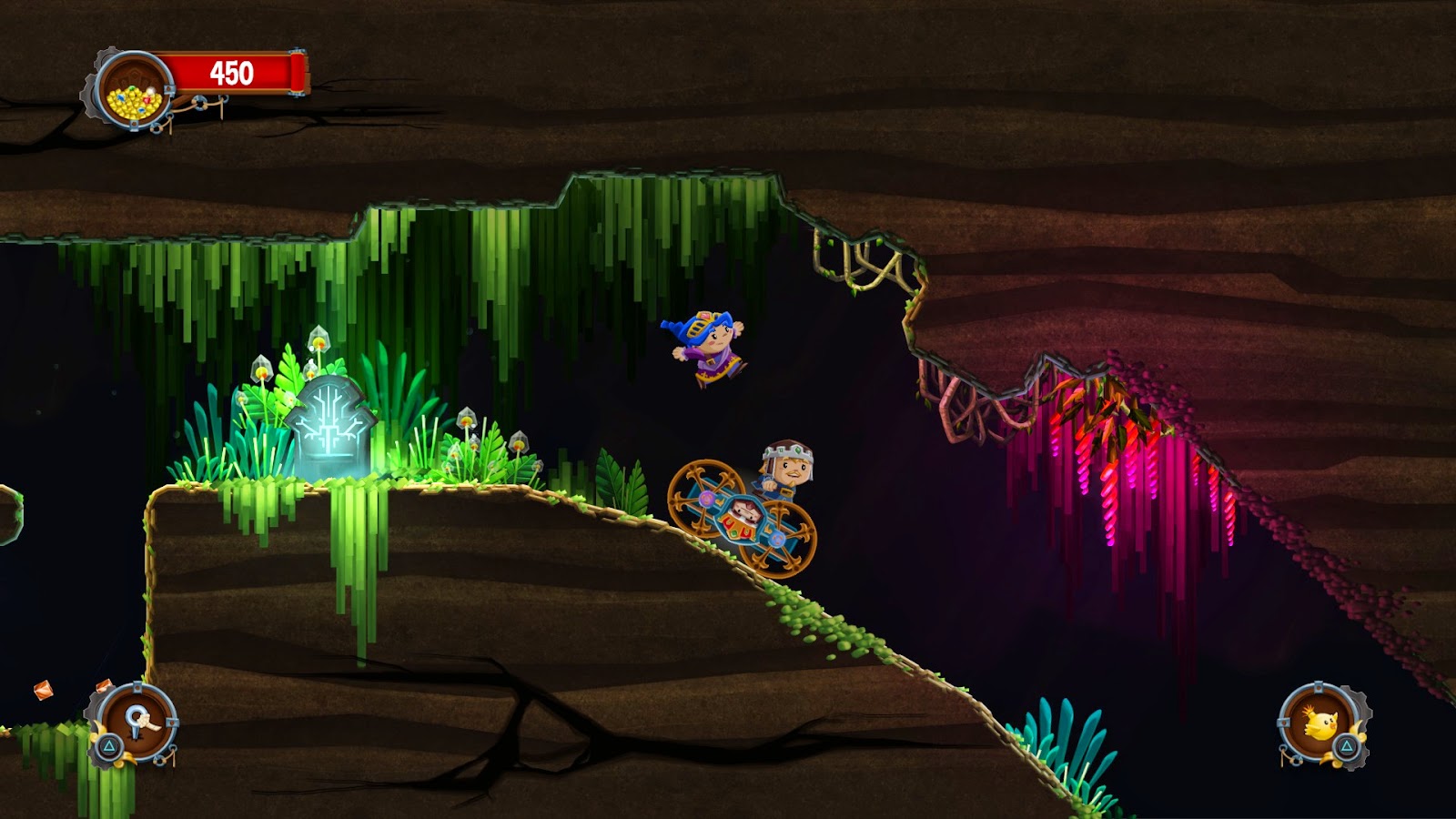Click the gem inside the left item slot frame
This screenshot has width=1456, height=819.
click(x=103, y=687)
